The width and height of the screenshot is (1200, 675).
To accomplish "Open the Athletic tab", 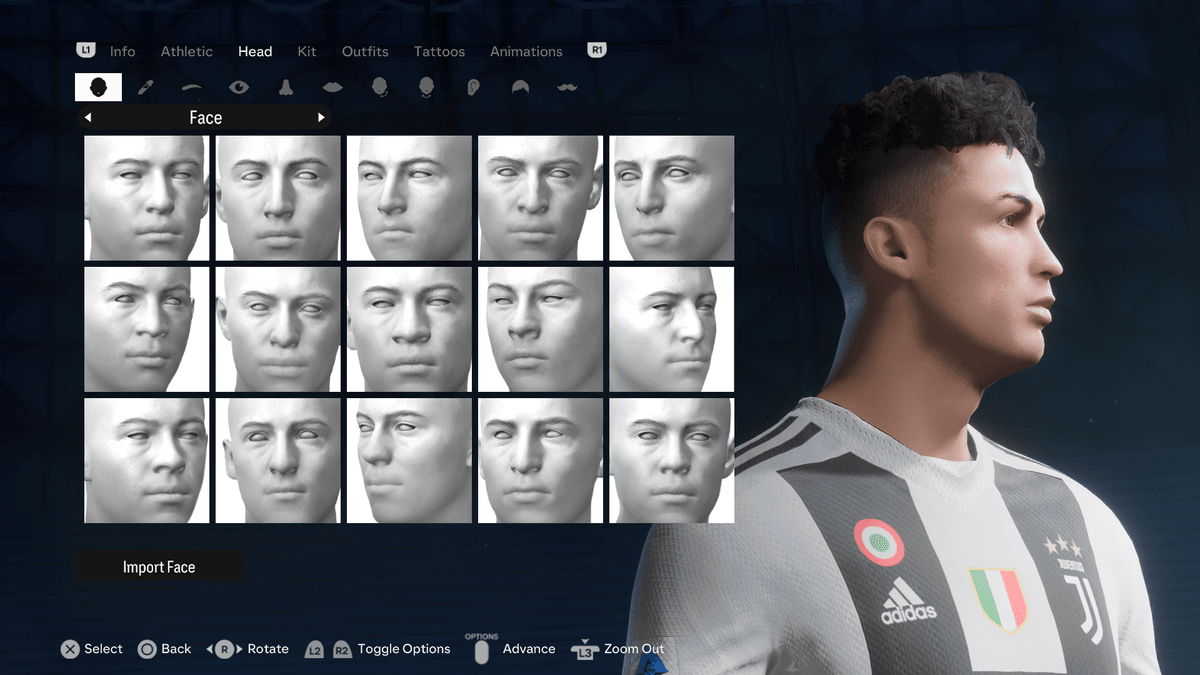I will click(x=187, y=51).
